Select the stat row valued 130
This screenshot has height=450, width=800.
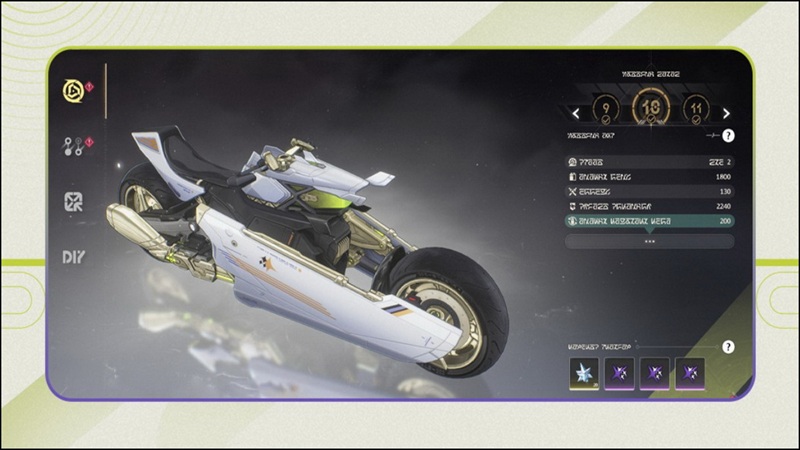tap(649, 191)
